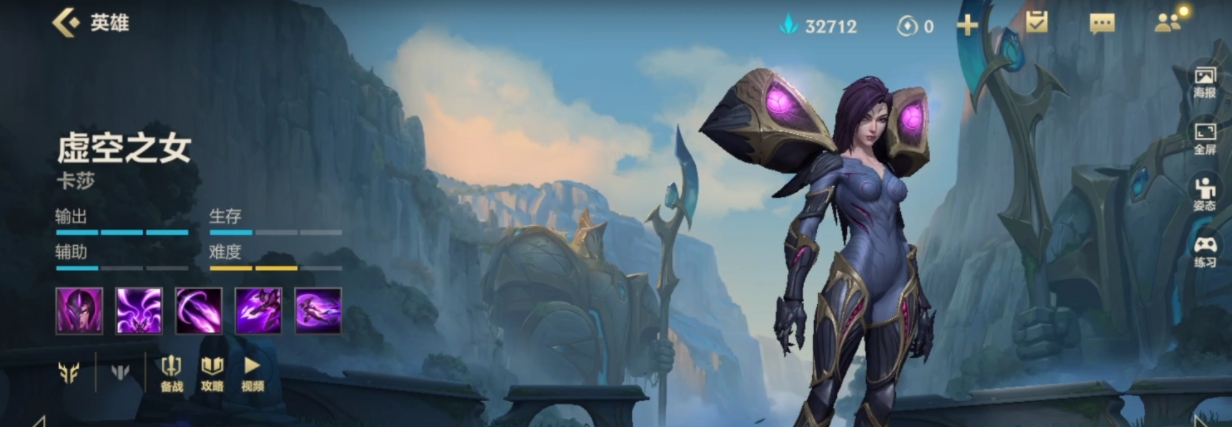The width and height of the screenshot is (1232, 427).
Task: Switch to 全屏 fullscreen view
Action: coord(1204,138)
